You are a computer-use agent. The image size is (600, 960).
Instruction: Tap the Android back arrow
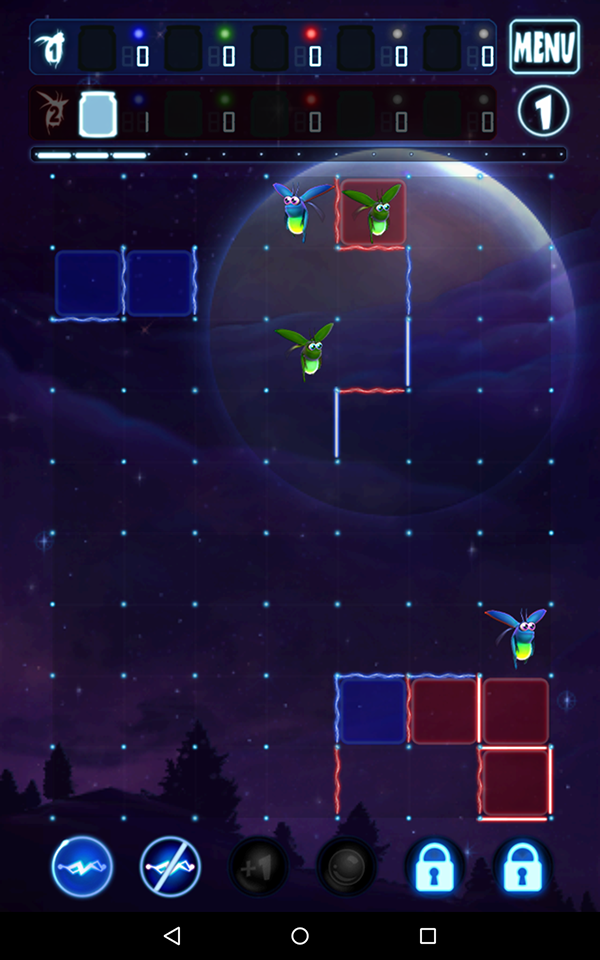point(172,936)
